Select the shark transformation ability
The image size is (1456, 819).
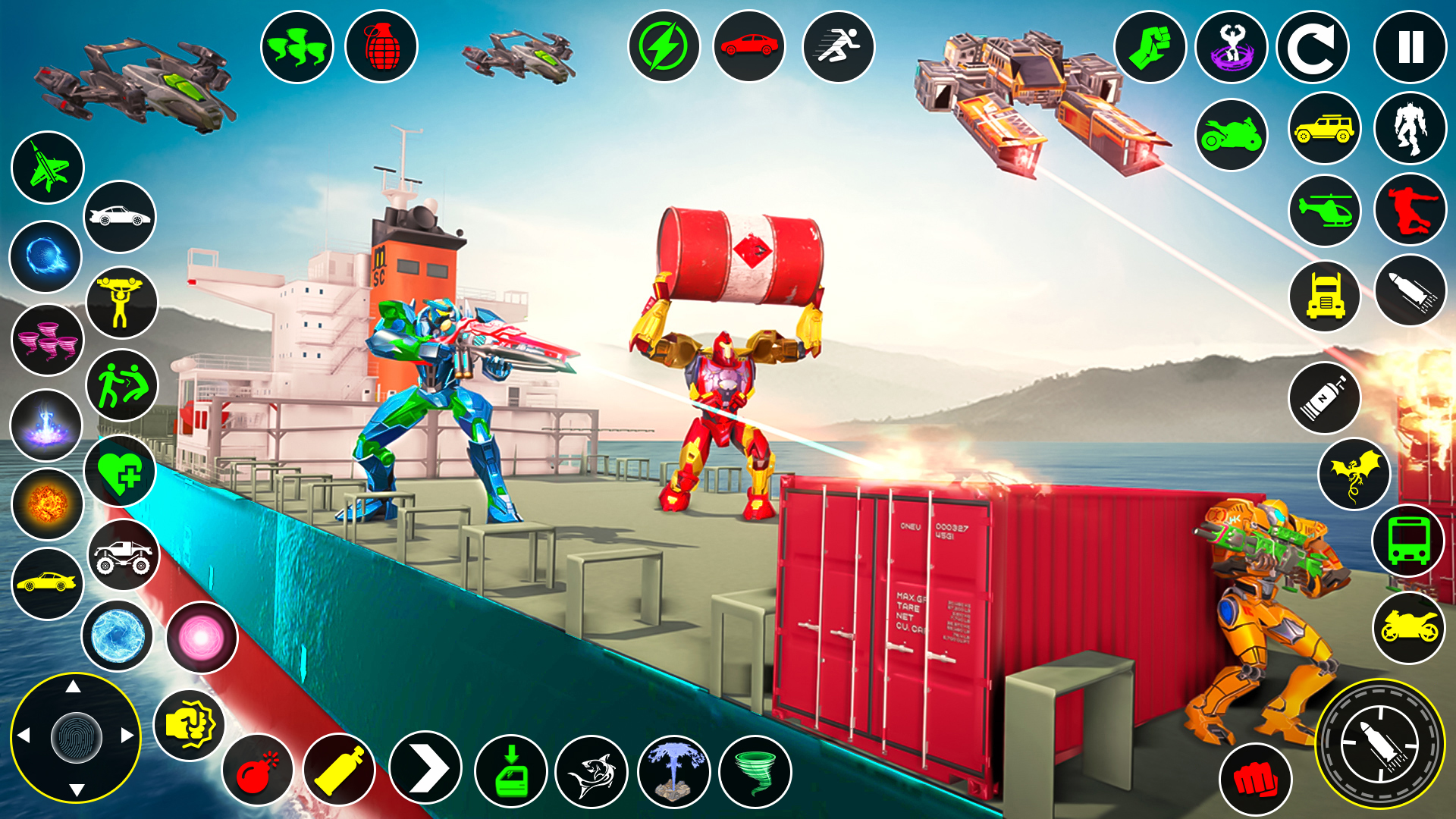pos(593,770)
